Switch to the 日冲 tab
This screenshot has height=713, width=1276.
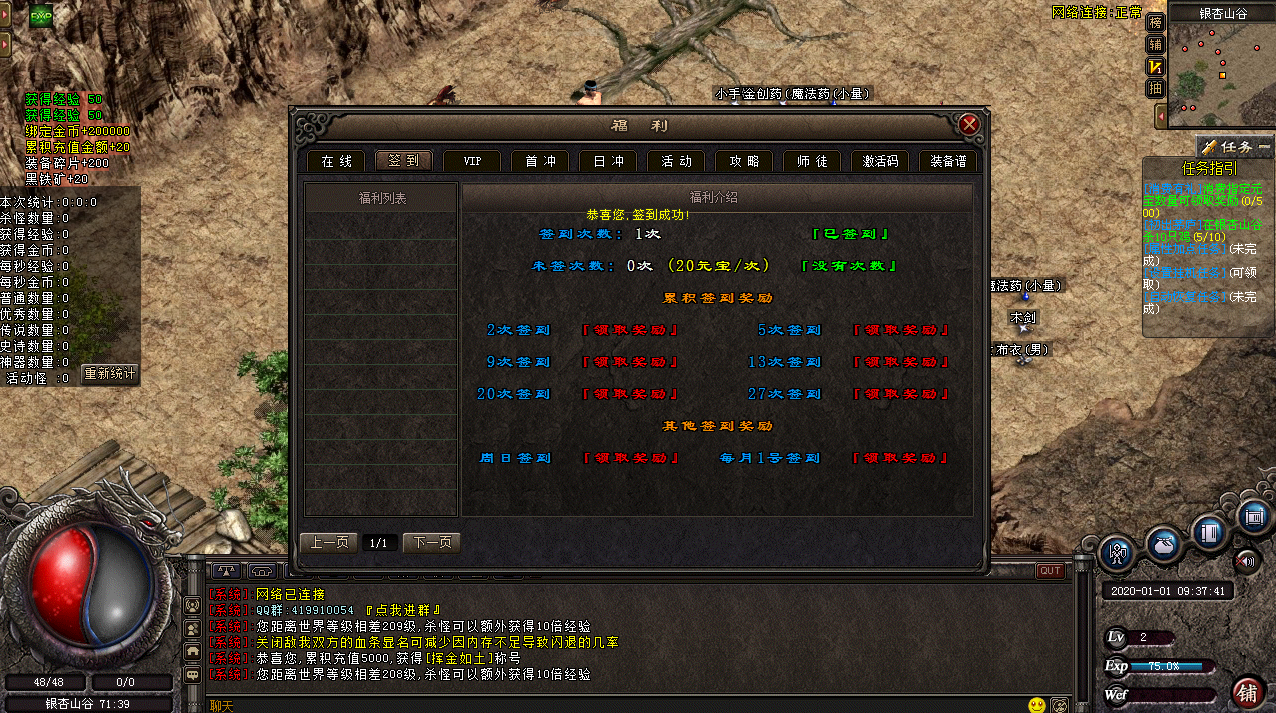pyautogui.click(x=608, y=161)
